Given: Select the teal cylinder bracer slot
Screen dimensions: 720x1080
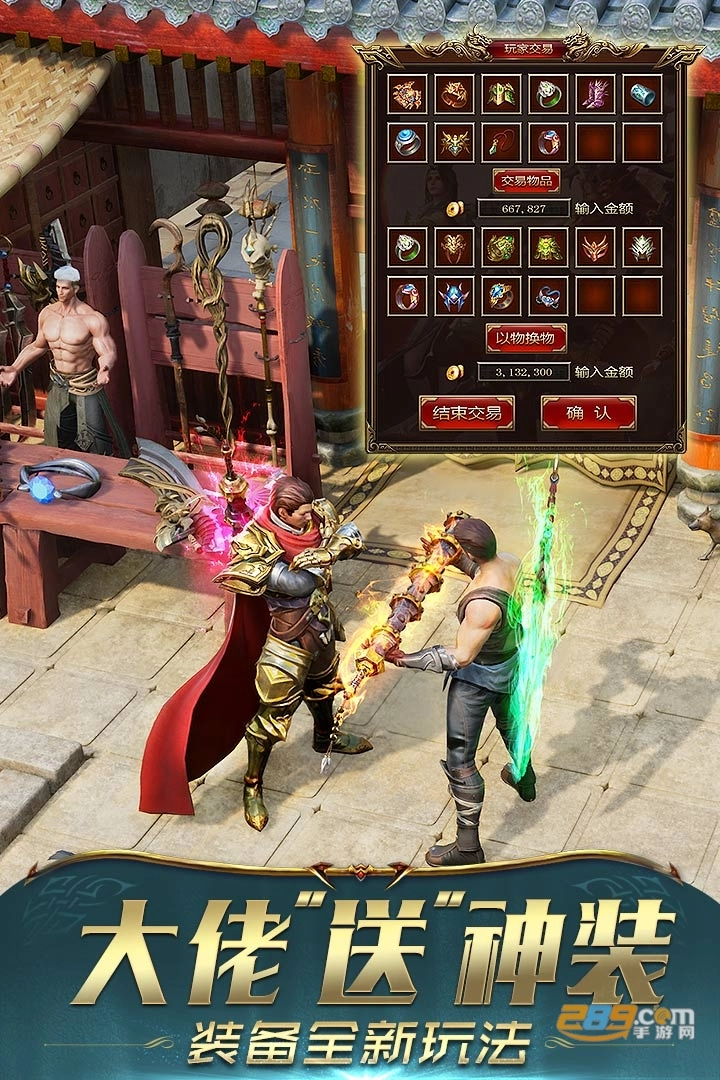Looking at the screenshot, I should click(643, 94).
